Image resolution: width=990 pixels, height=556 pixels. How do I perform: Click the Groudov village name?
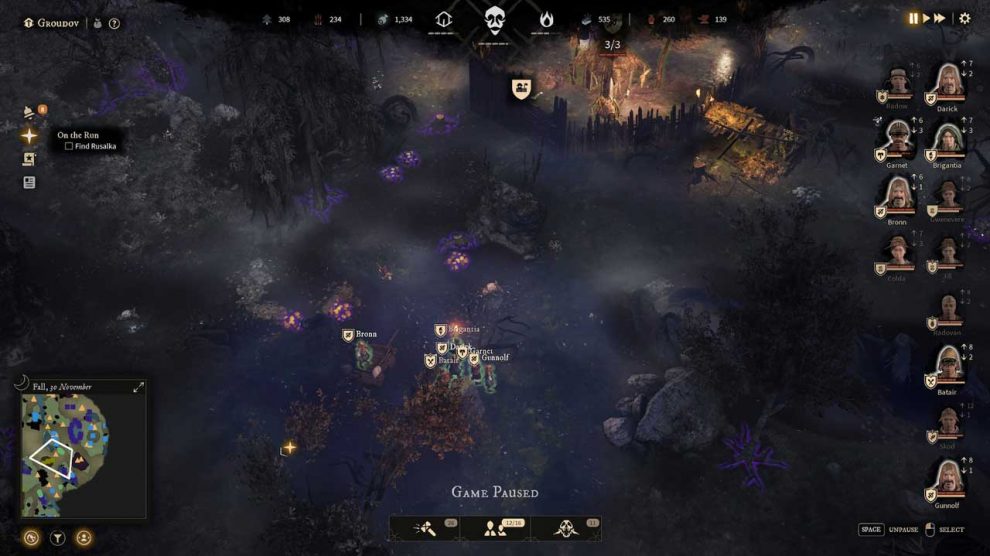click(57, 23)
